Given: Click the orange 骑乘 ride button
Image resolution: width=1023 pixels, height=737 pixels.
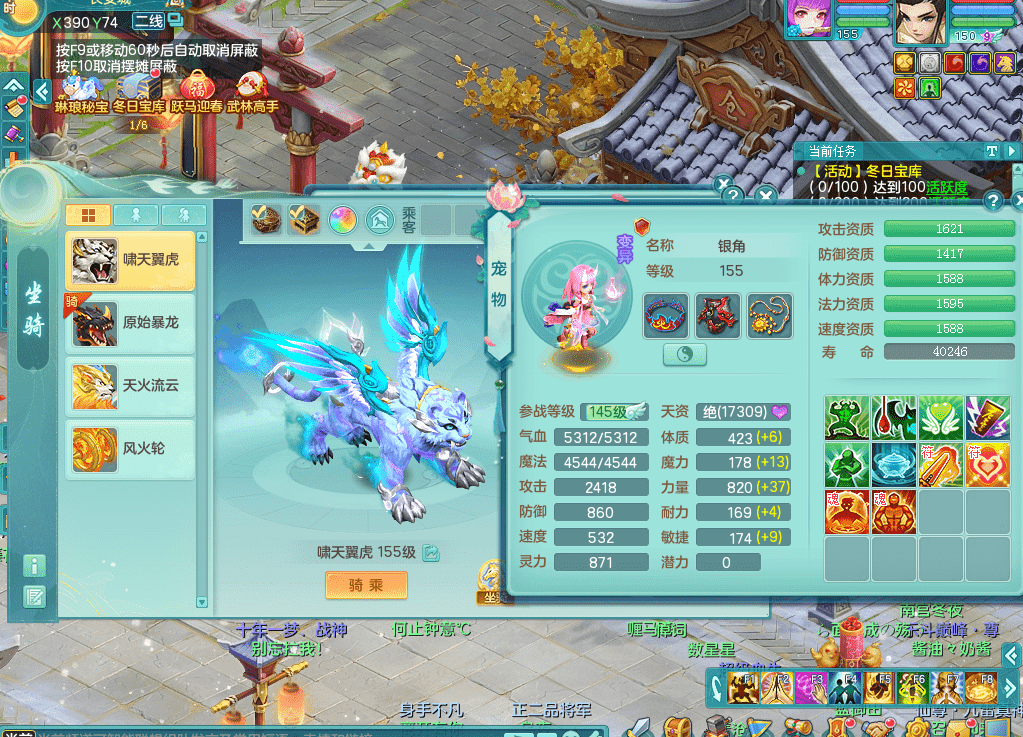Looking at the screenshot, I should [366, 586].
